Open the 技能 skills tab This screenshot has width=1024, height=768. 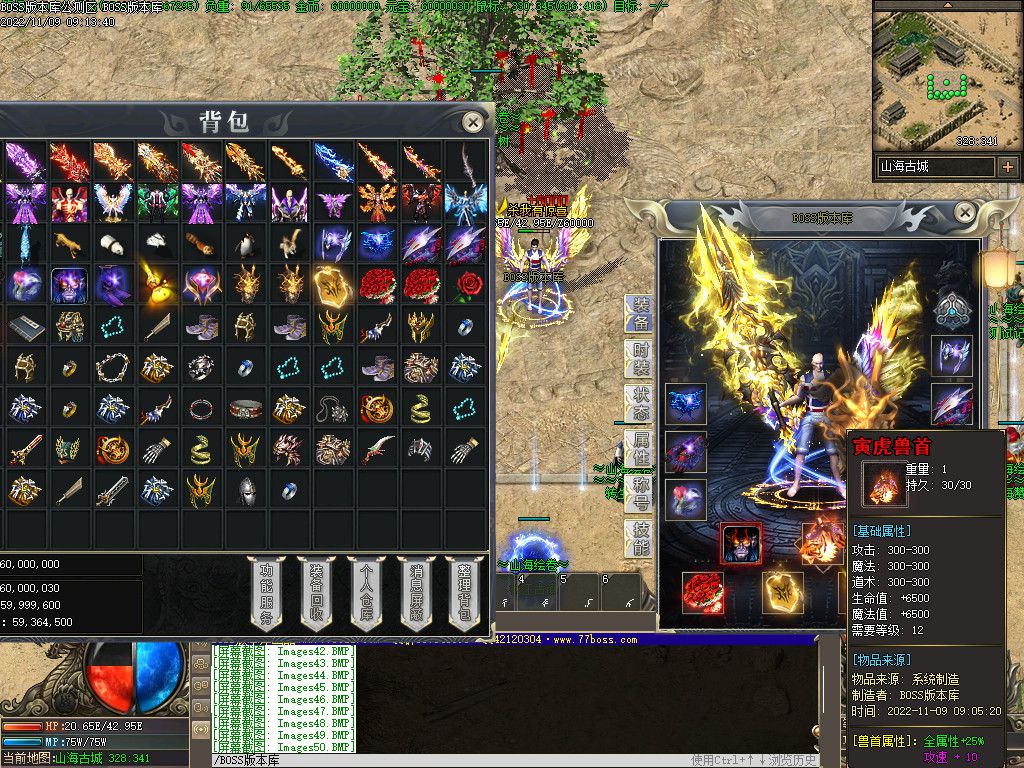tap(640, 538)
